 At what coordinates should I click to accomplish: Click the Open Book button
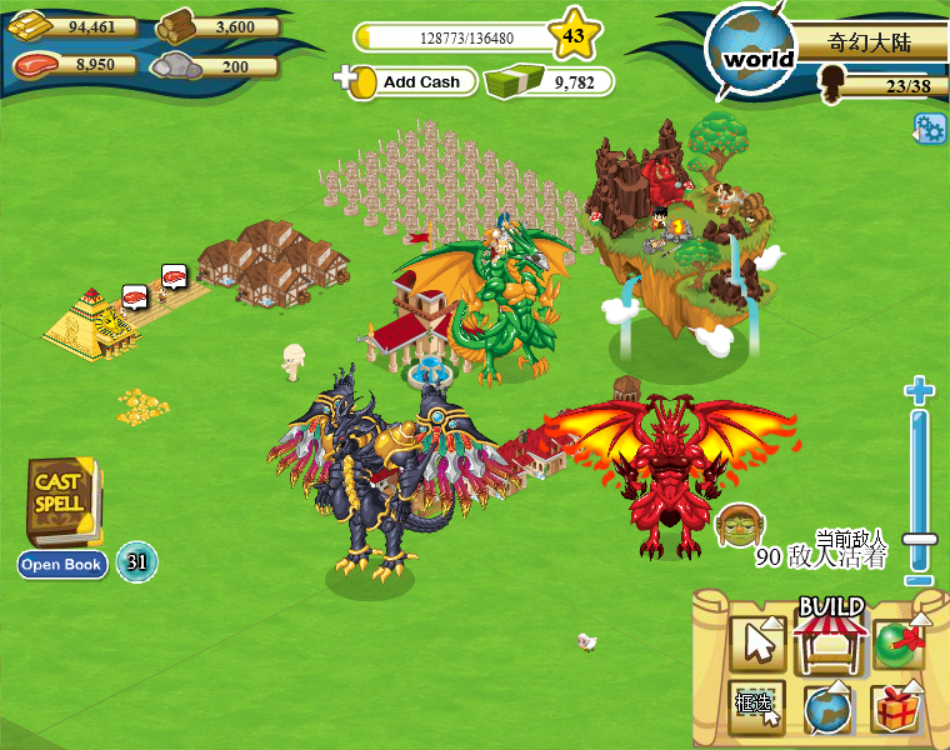[62, 565]
